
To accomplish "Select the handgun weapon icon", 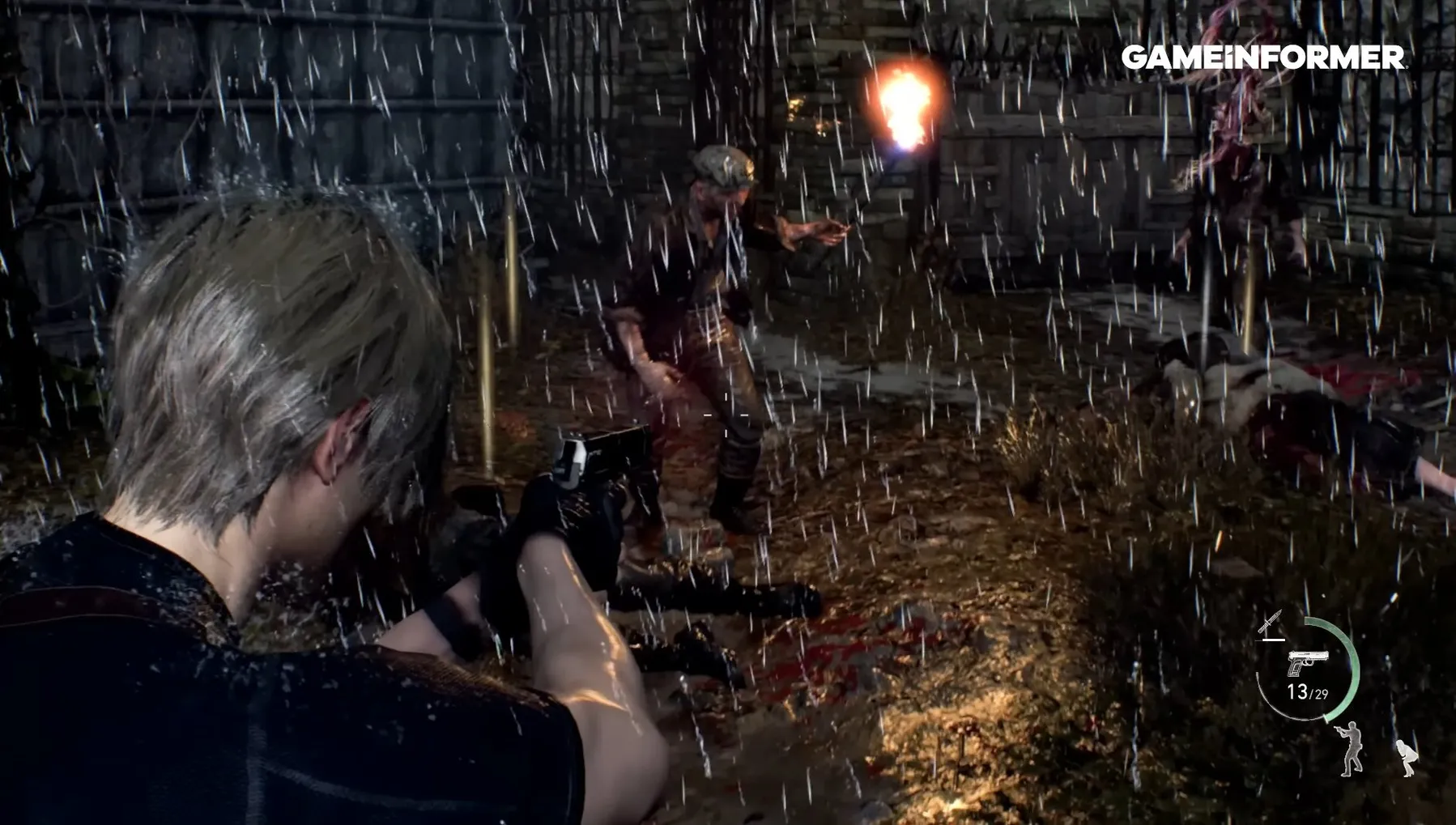I will (x=1307, y=663).
